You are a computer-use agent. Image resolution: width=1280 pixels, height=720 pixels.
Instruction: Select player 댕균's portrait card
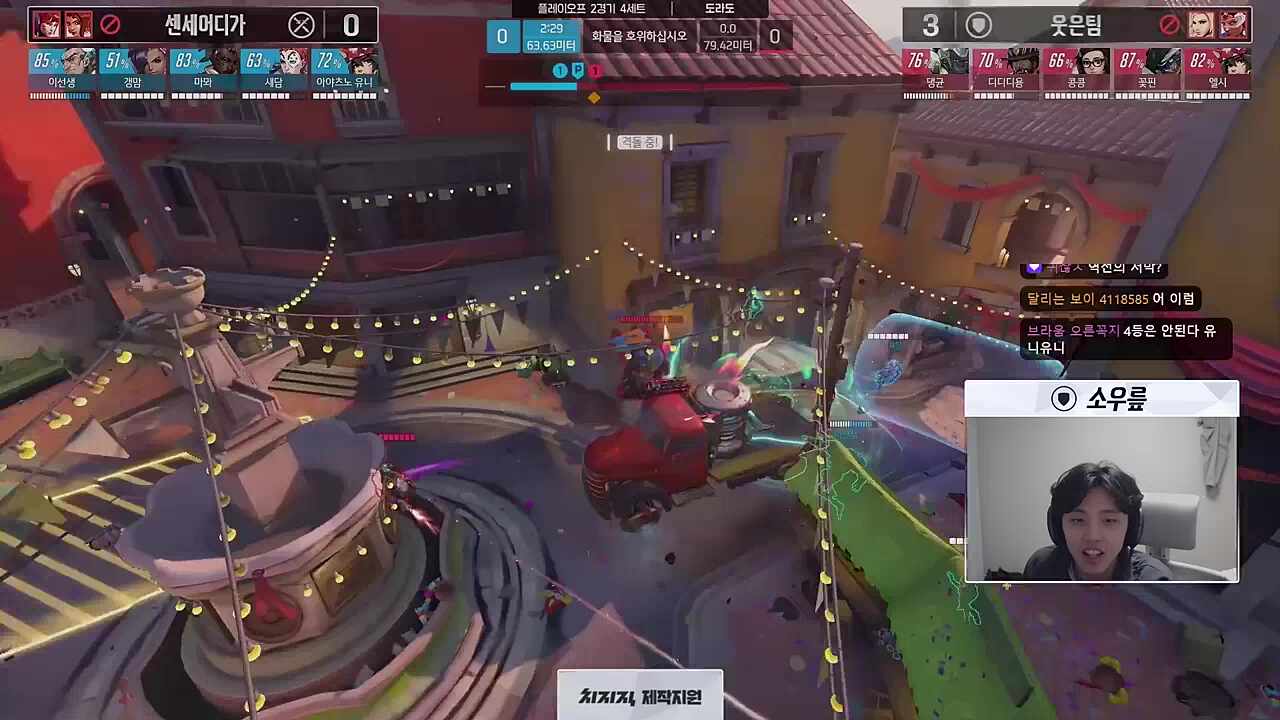pyautogui.click(x=935, y=69)
